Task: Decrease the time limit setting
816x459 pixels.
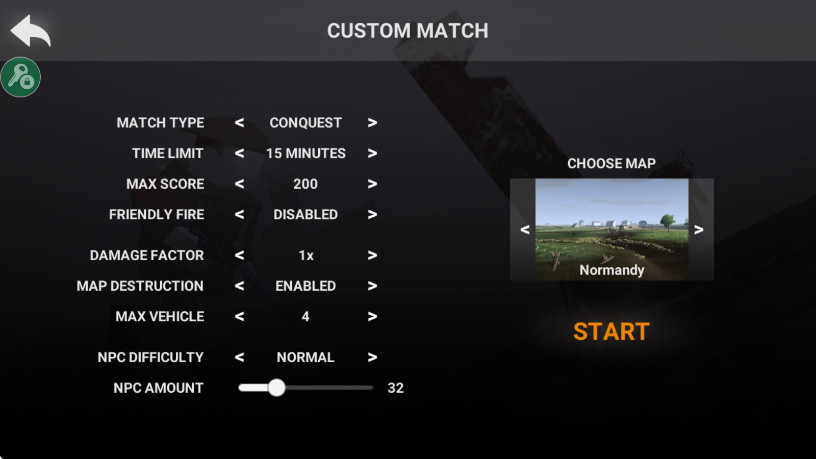Action: click(239, 154)
